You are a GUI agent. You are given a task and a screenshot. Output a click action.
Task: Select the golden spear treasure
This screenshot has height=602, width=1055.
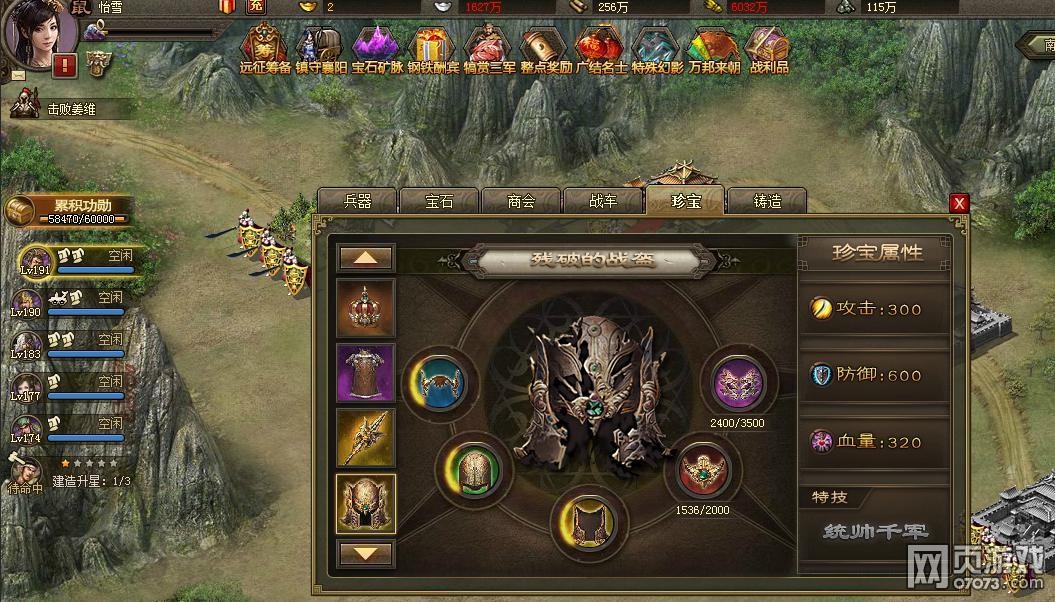[x=366, y=437]
